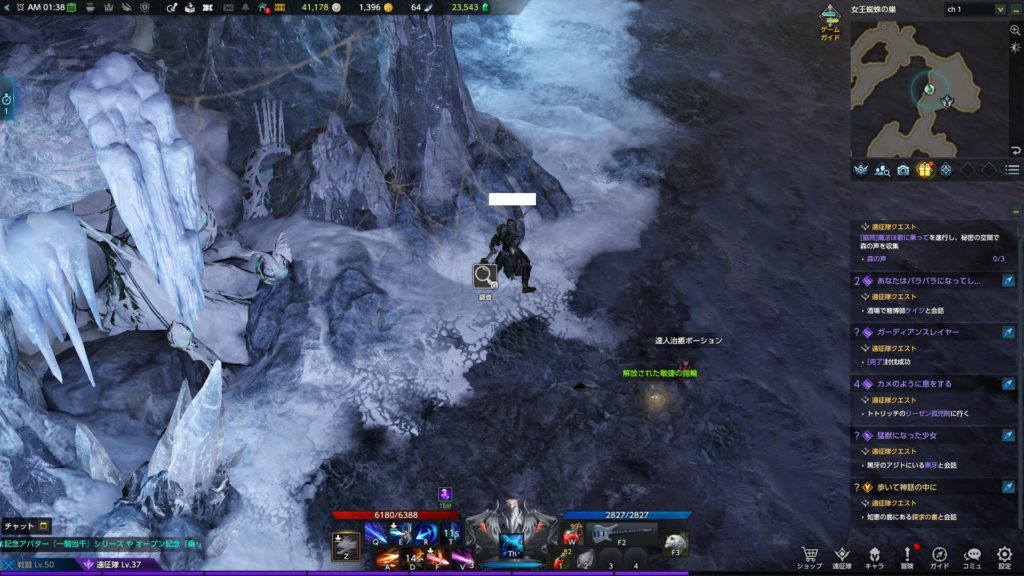
Task: Open the yellow gift box icon
Action: coord(925,170)
